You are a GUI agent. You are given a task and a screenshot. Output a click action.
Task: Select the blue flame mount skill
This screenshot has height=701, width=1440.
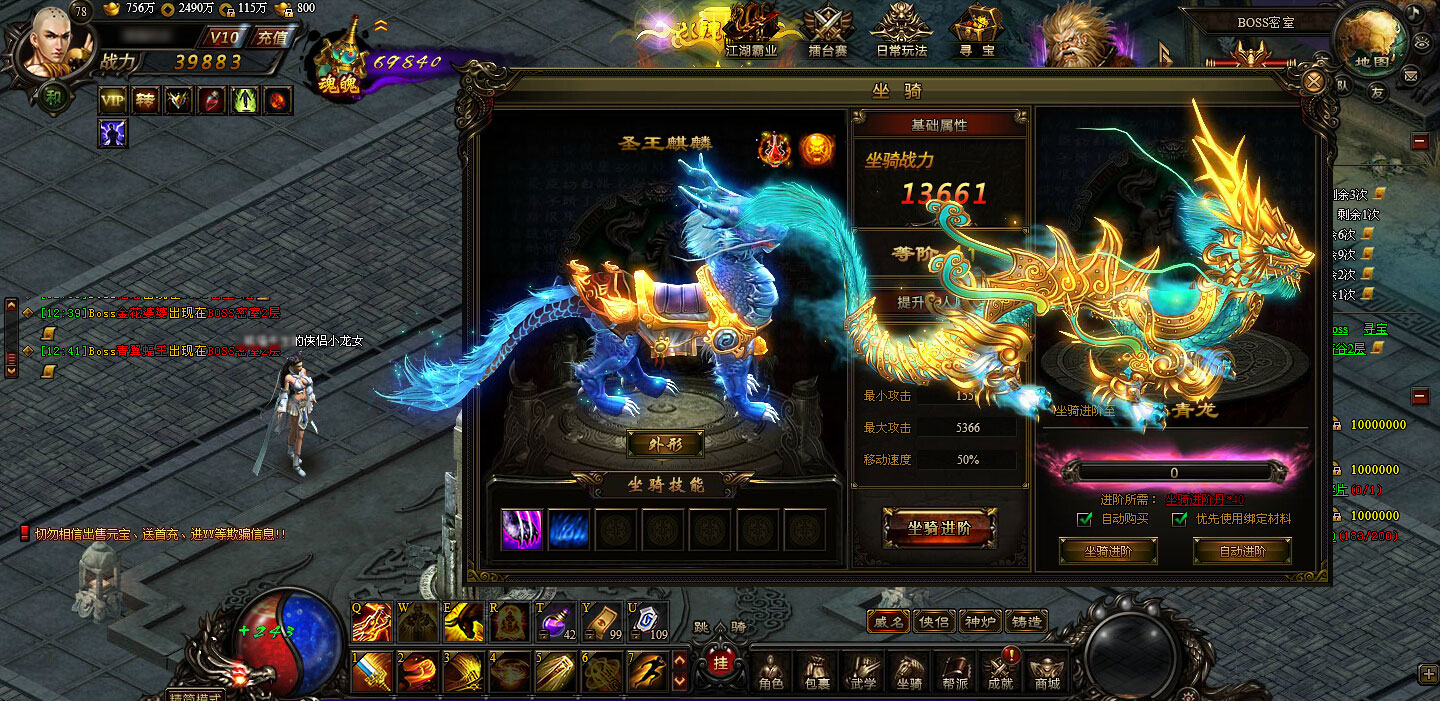pyautogui.click(x=569, y=530)
